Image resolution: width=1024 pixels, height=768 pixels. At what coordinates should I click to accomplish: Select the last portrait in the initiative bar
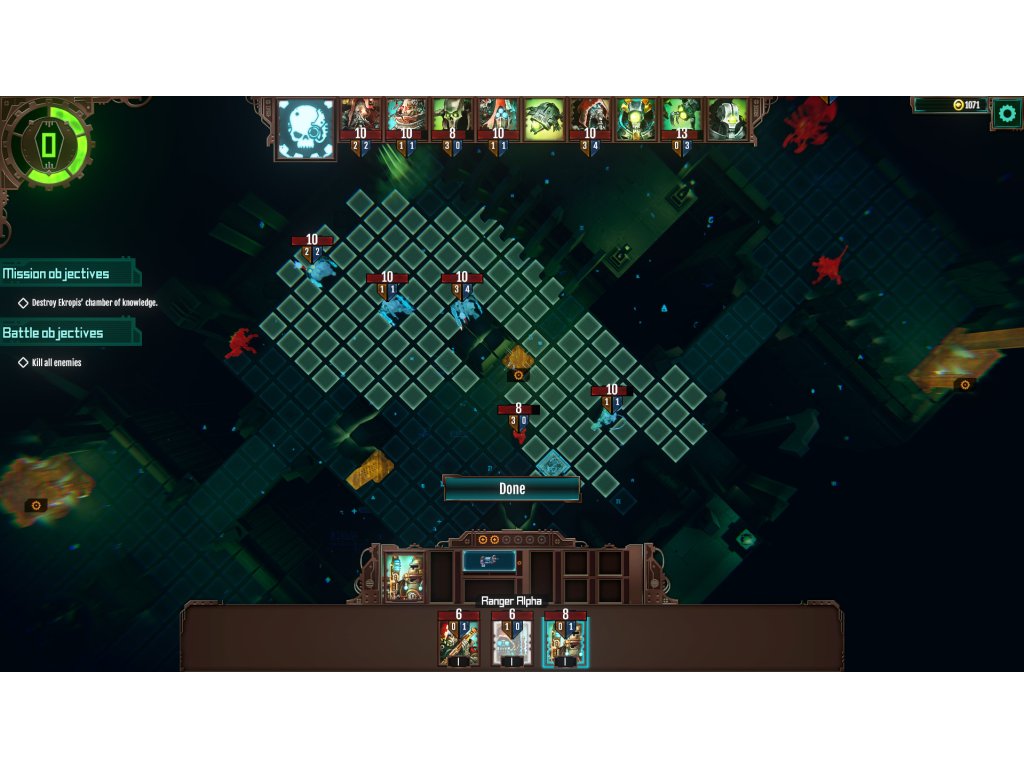coord(728,120)
